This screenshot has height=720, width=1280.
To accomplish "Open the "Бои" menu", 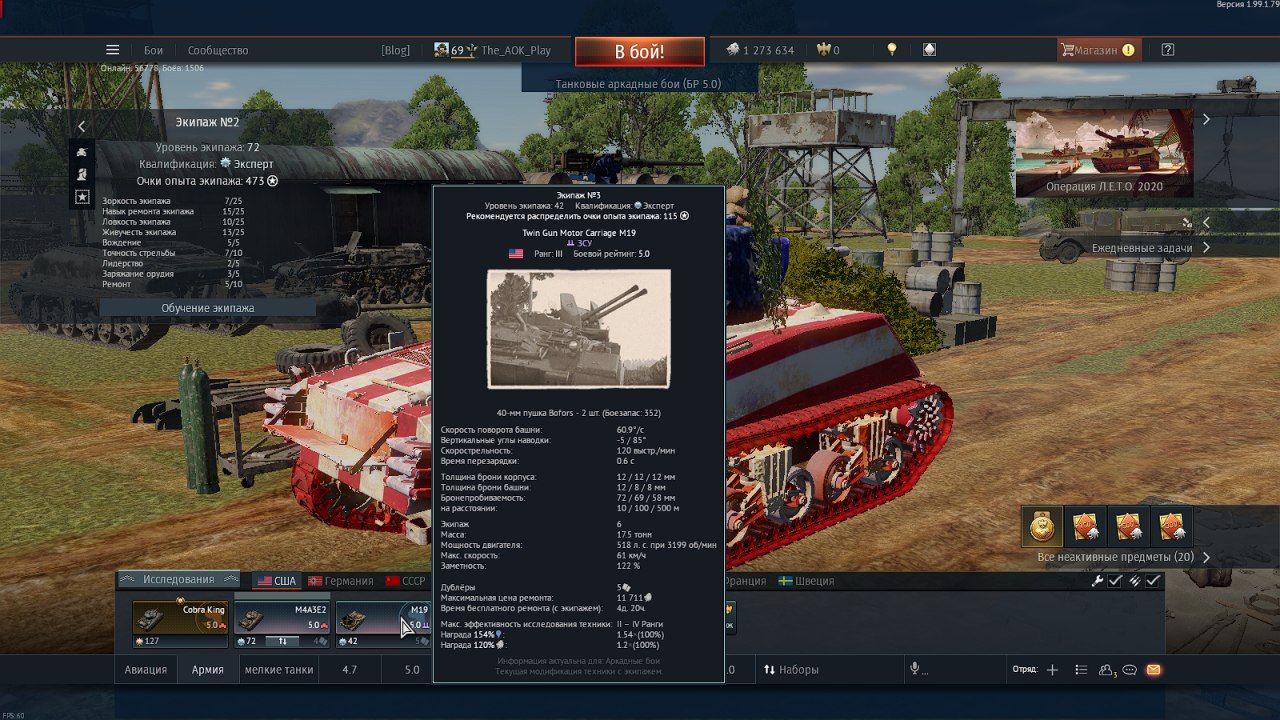I will (153, 50).
